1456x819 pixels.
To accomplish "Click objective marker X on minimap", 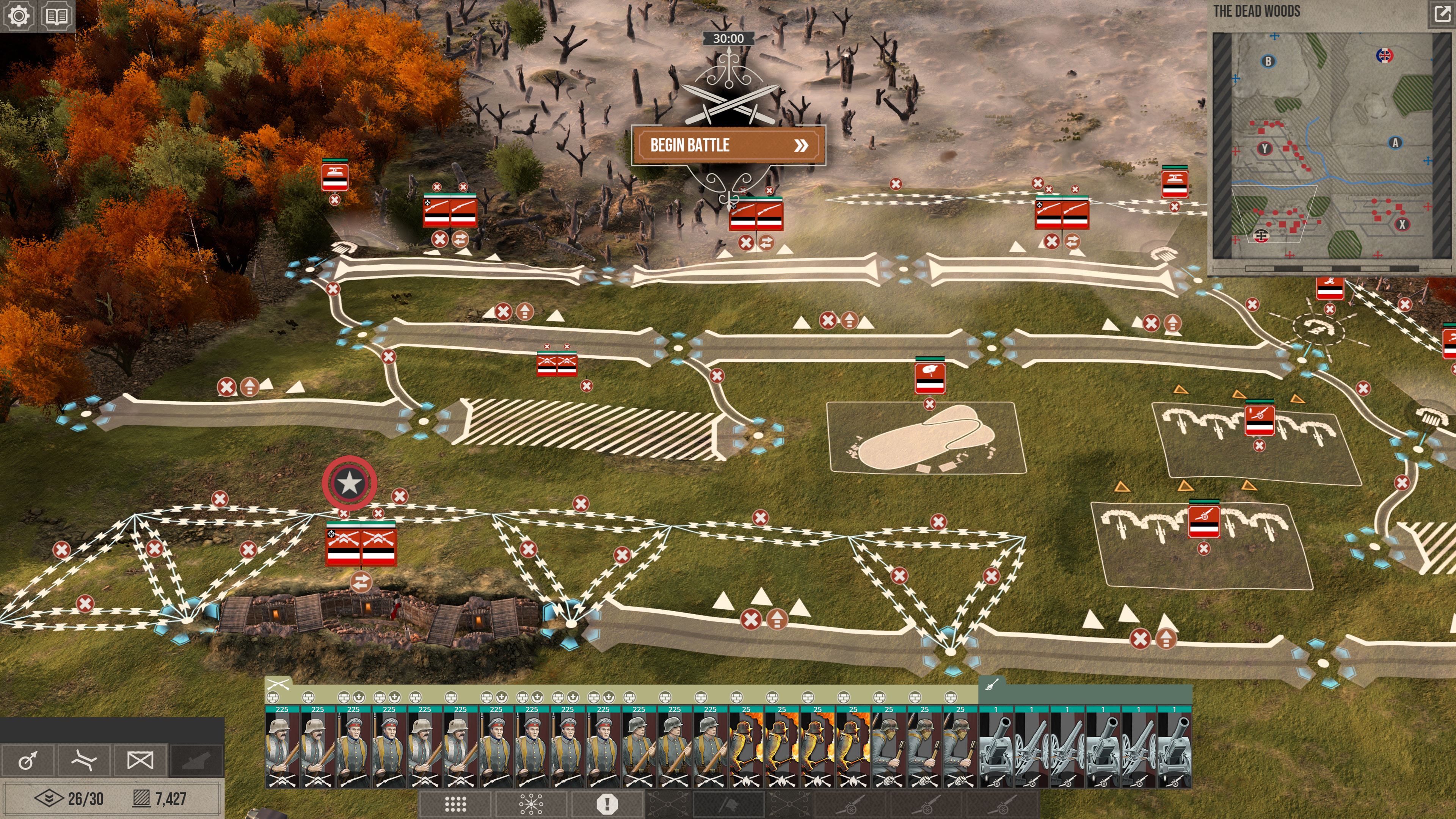I will tap(1402, 224).
